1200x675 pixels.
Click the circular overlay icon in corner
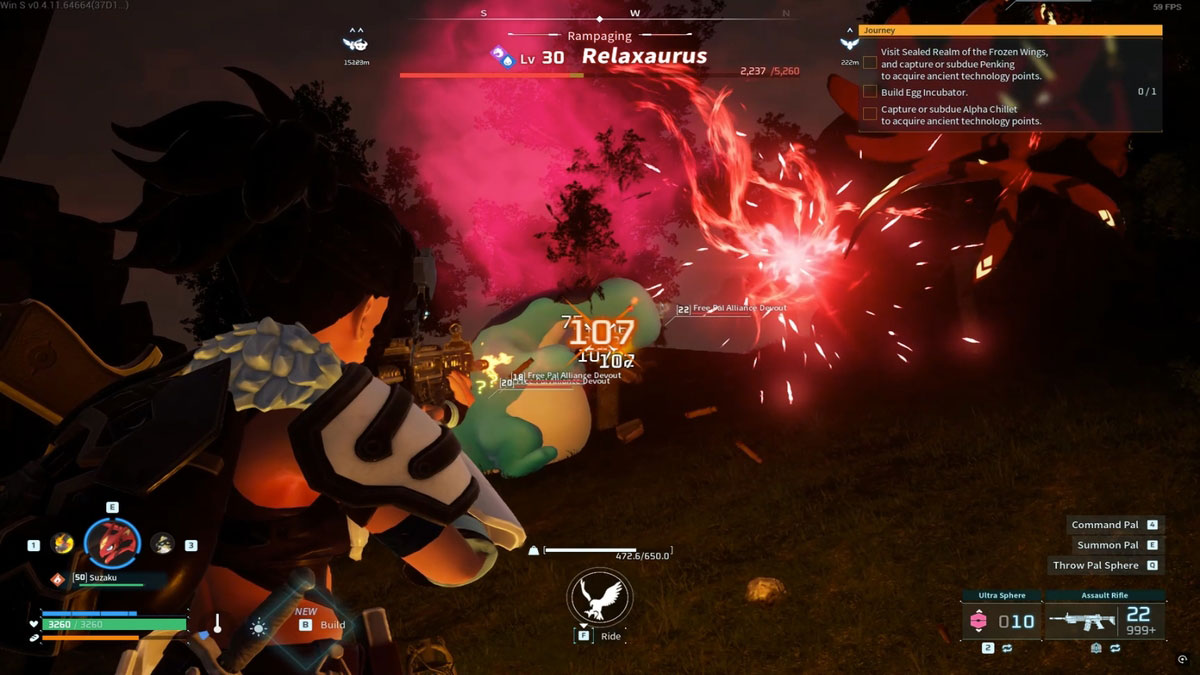(1183, 660)
